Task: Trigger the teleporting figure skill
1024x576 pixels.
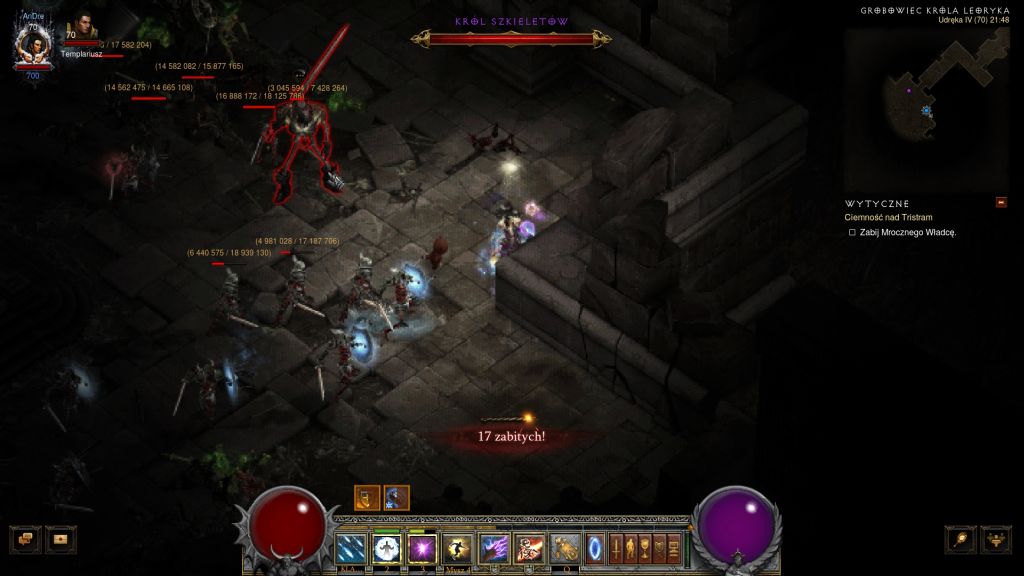Action: (458, 548)
